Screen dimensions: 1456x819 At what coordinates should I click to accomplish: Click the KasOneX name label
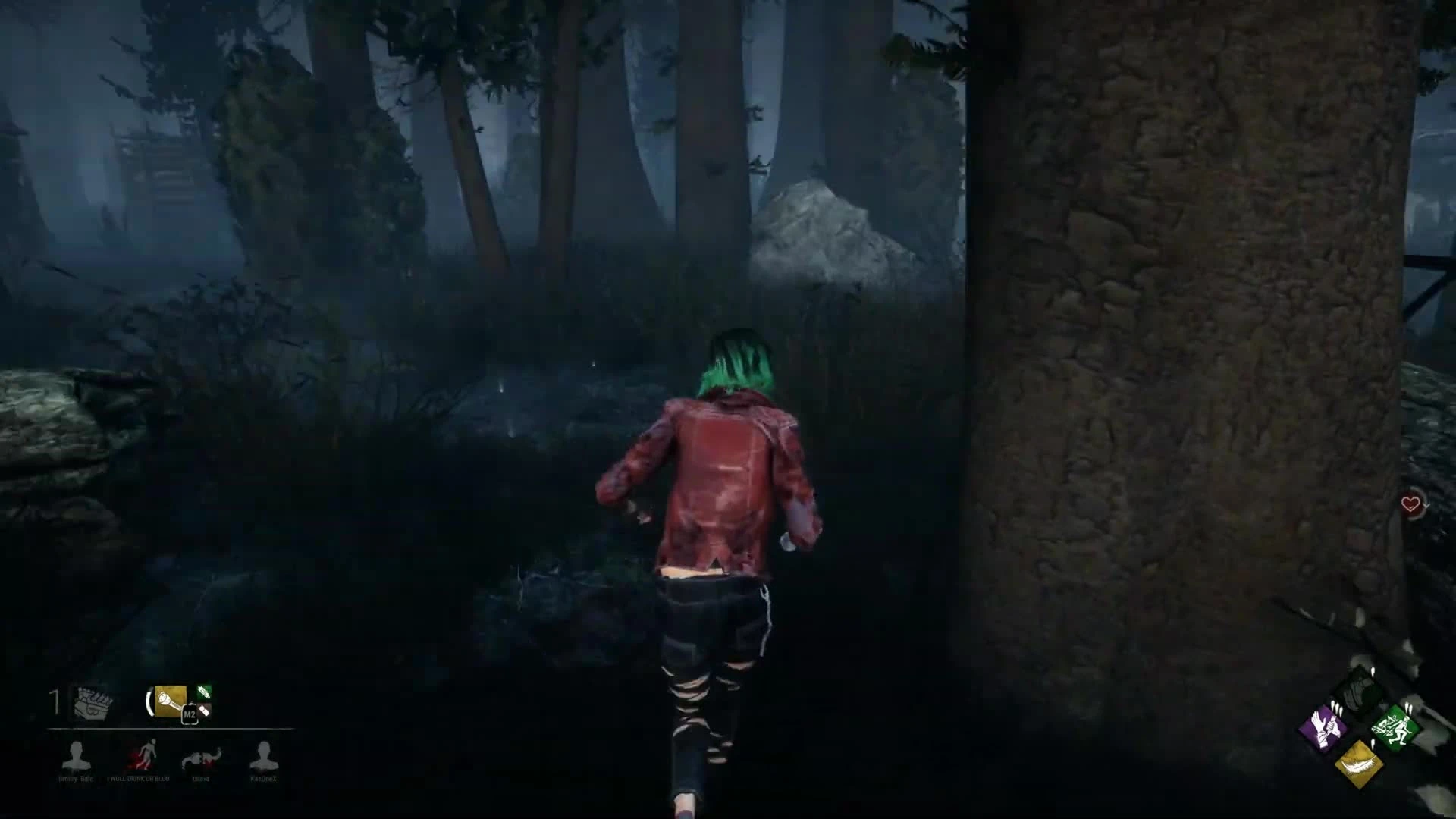coord(263,779)
